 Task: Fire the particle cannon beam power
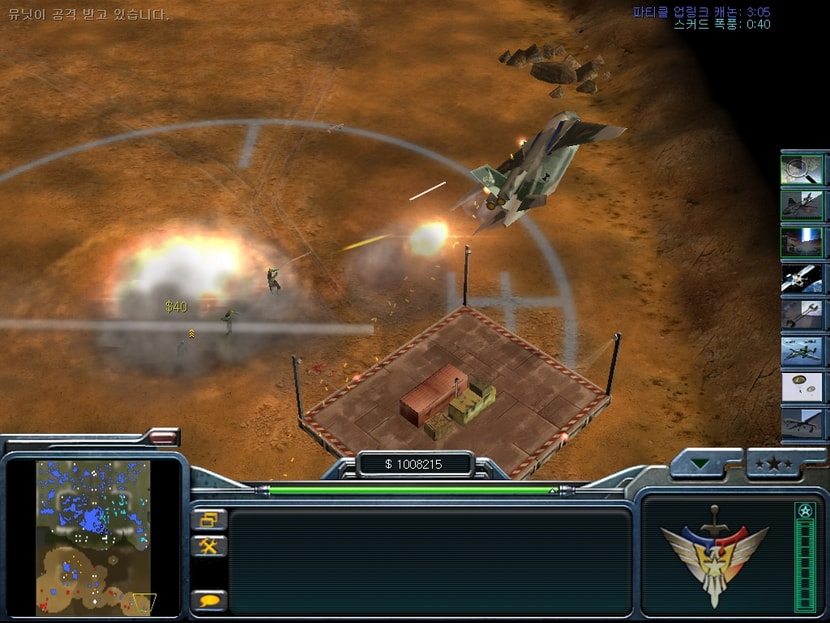[802, 242]
